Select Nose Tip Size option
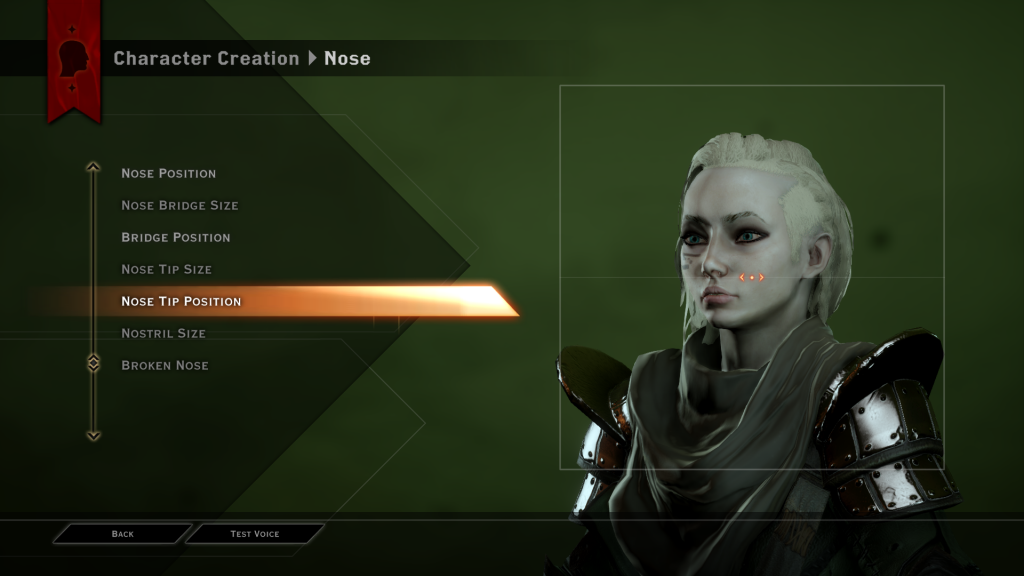Image resolution: width=1024 pixels, height=576 pixels. click(x=166, y=269)
